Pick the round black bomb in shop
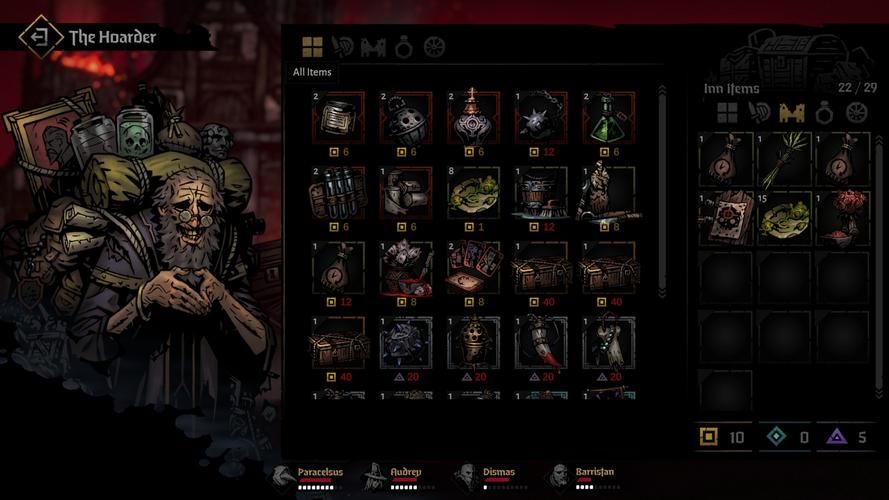 coord(405,119)
